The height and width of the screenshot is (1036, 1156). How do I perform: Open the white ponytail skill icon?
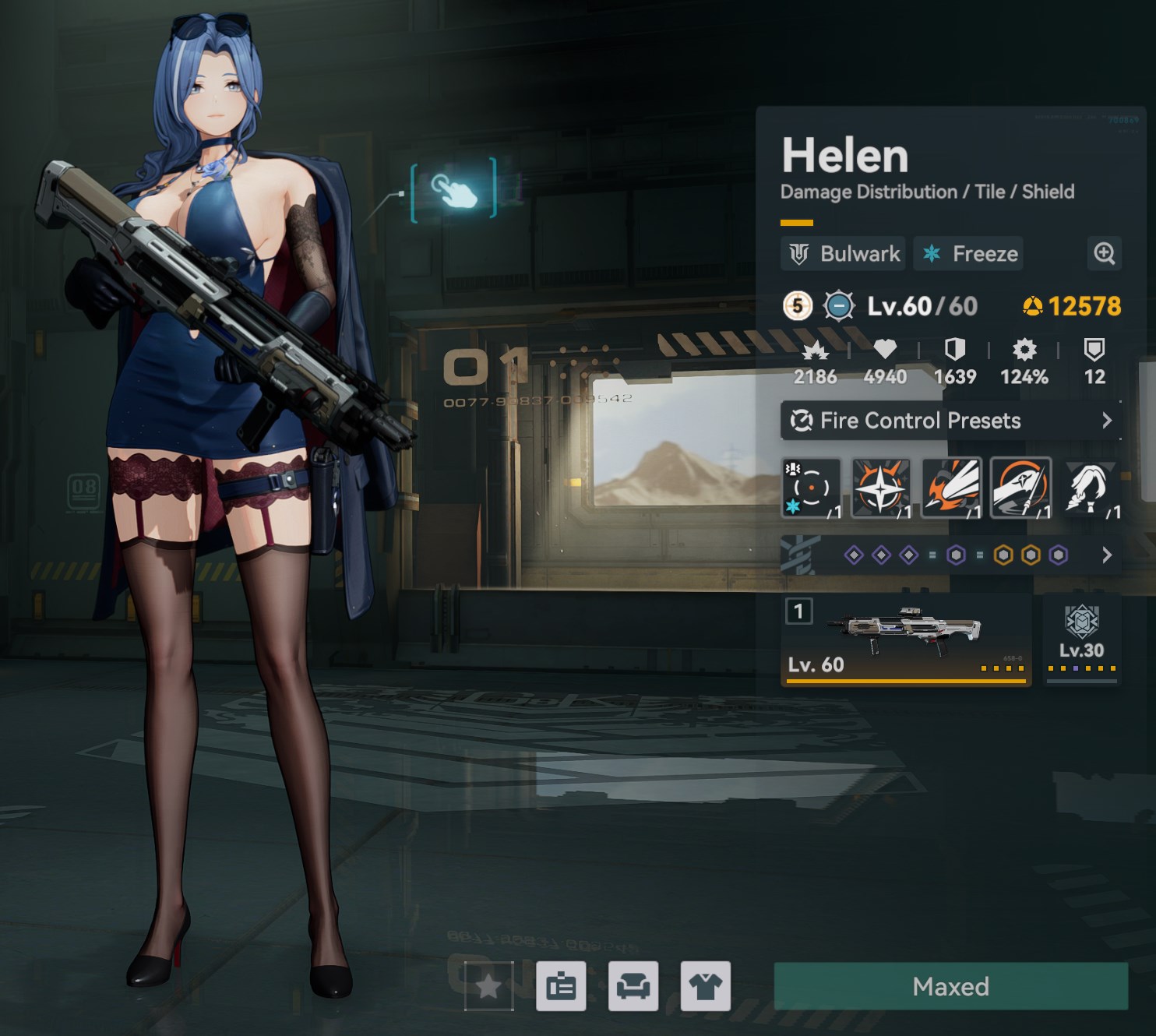tap(1091, 488)
